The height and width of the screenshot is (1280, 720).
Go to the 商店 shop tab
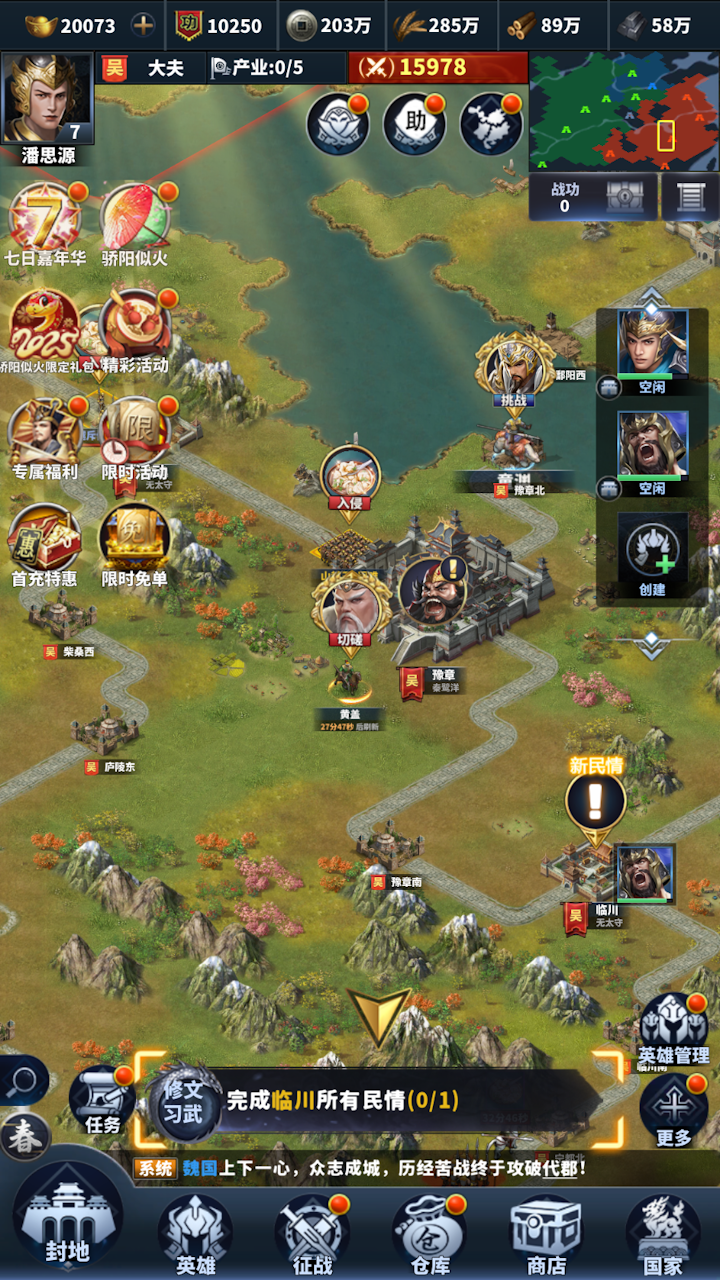[x=546, y=1232]
